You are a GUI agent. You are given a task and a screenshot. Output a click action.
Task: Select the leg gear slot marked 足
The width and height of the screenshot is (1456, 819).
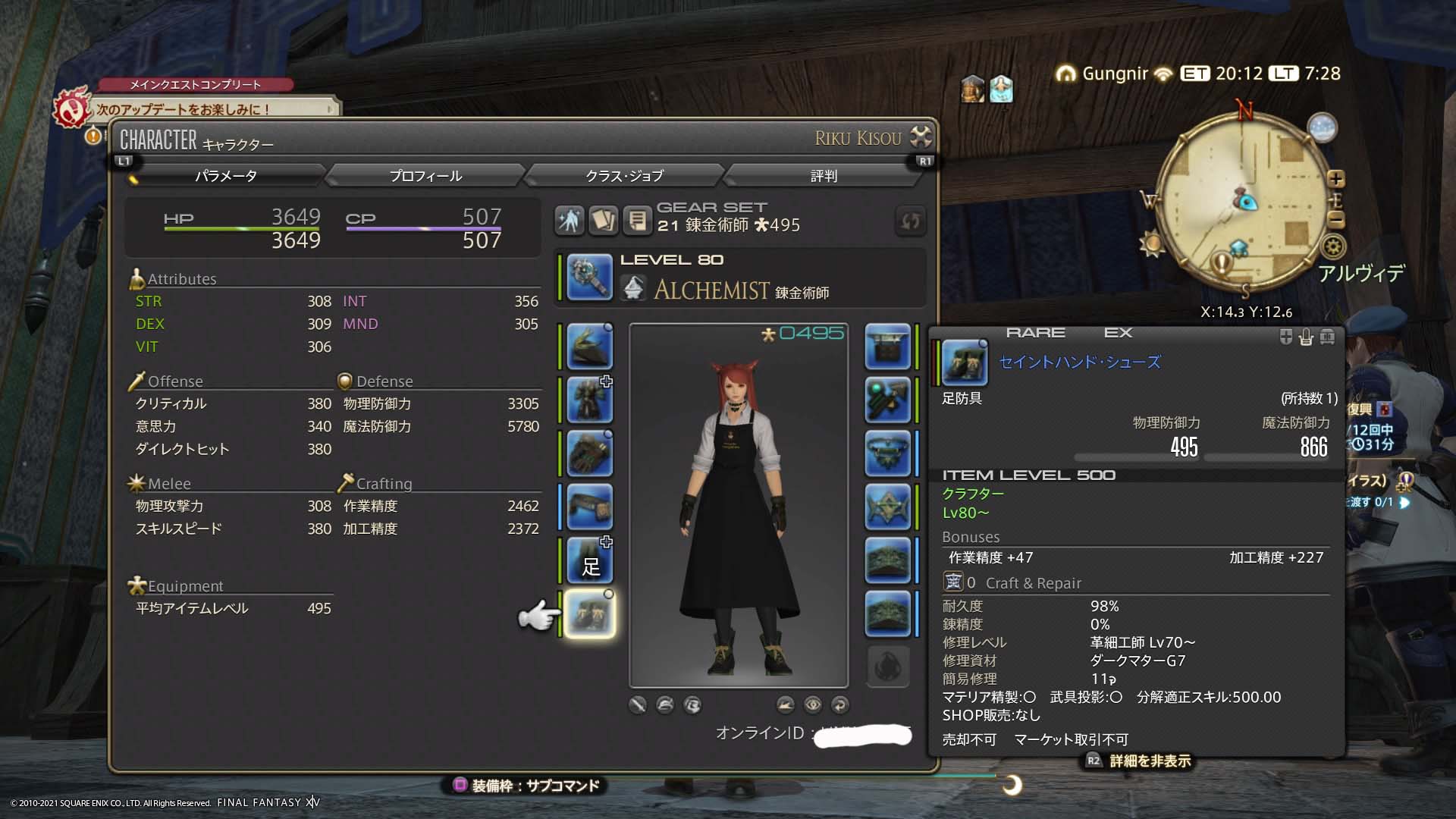tap(589, 560)
